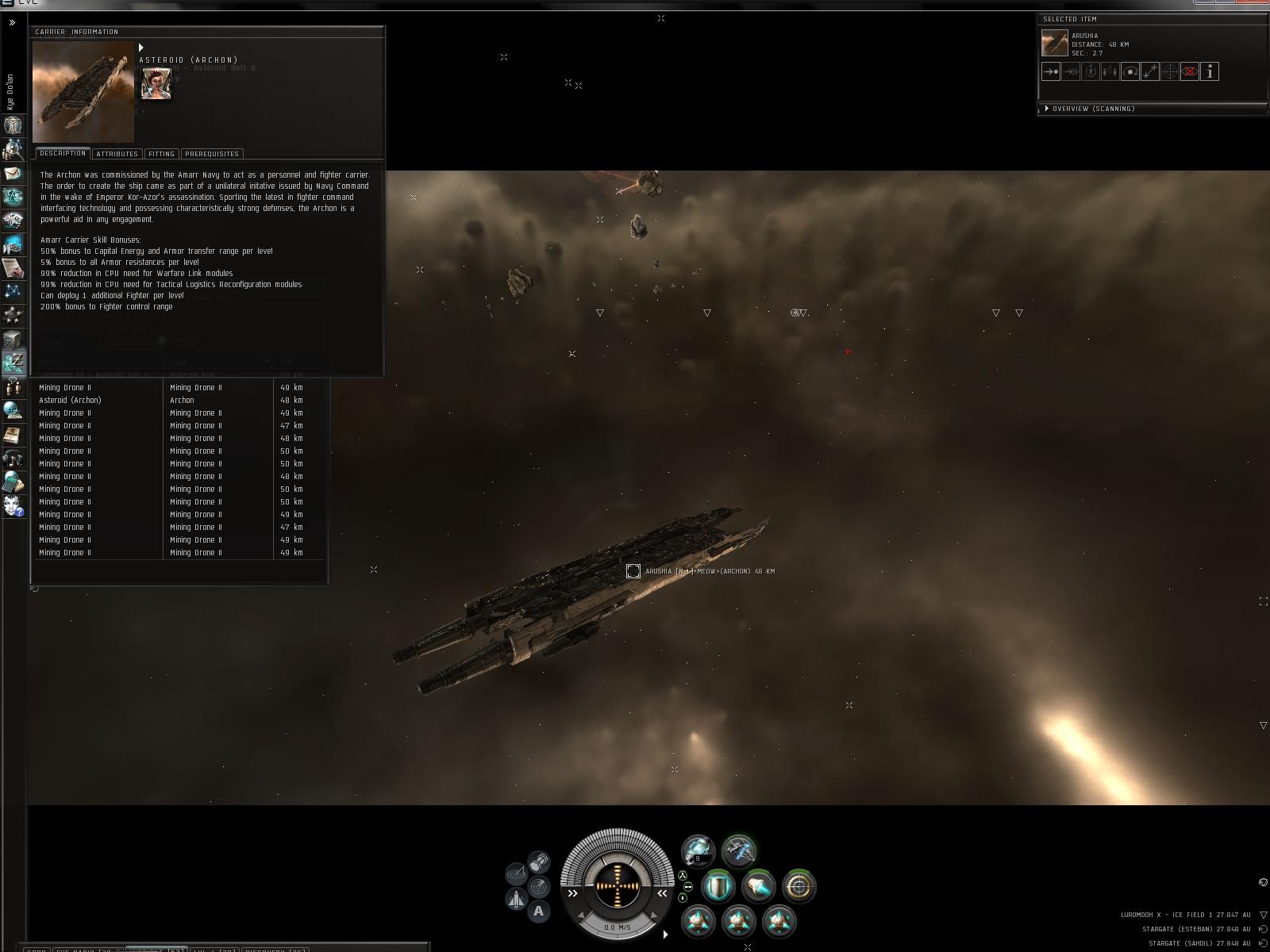Select the Description tab
The height and width of the screenshot is (952, 1270).
tap(63, 153)
